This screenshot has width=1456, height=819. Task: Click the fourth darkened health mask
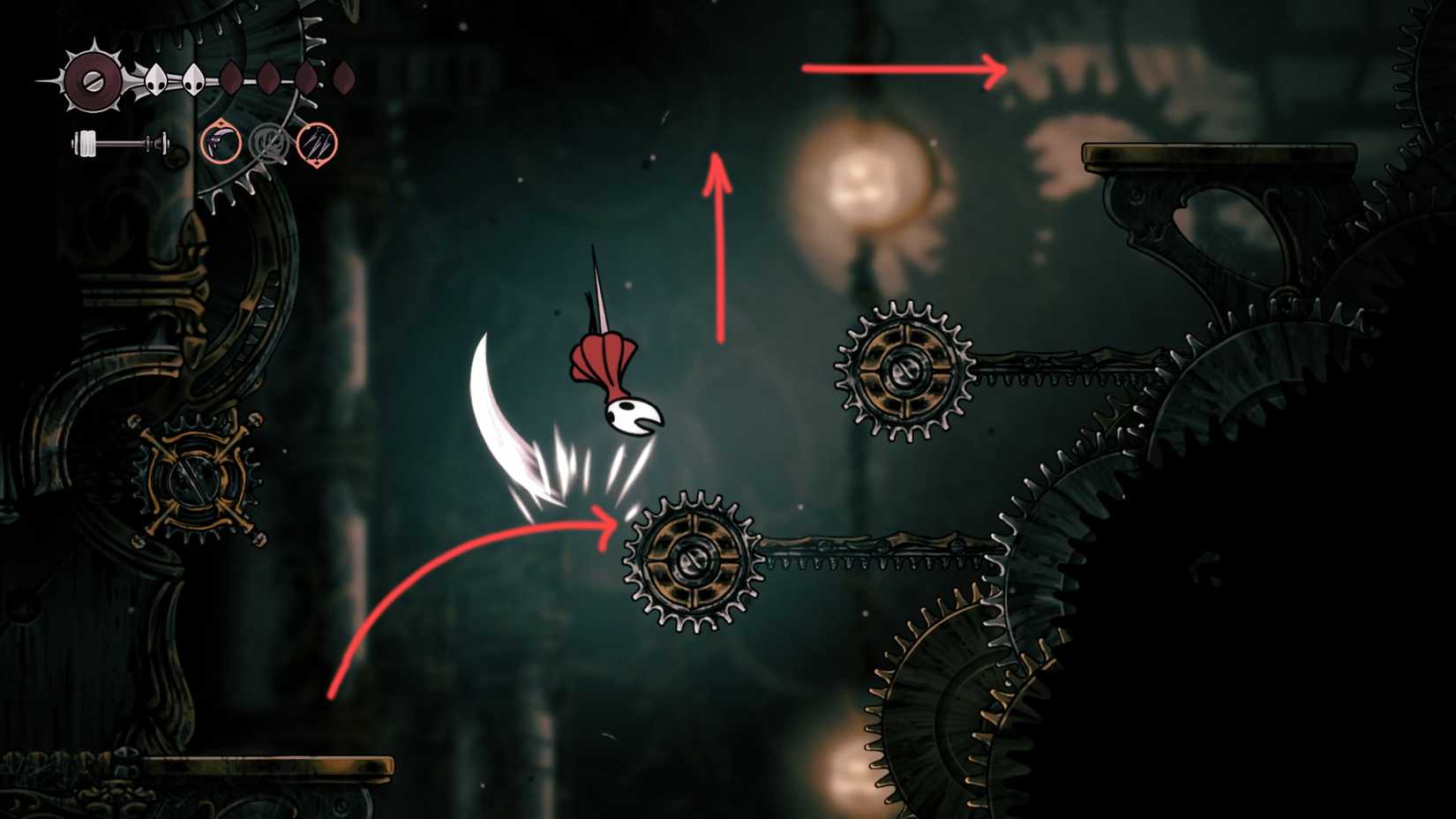[x=269, y=79]
